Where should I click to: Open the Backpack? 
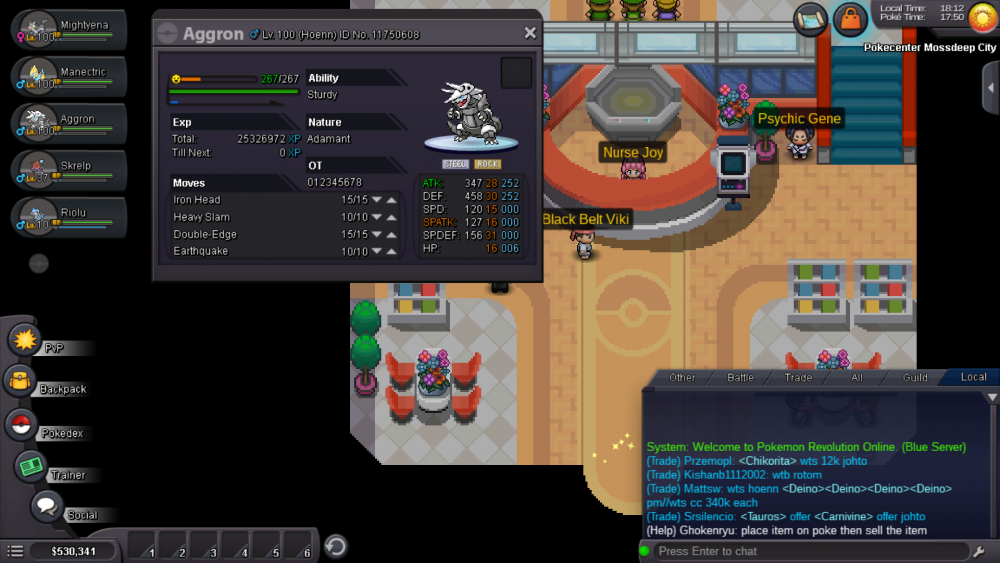pyautogui.click(x=21, y=381)
